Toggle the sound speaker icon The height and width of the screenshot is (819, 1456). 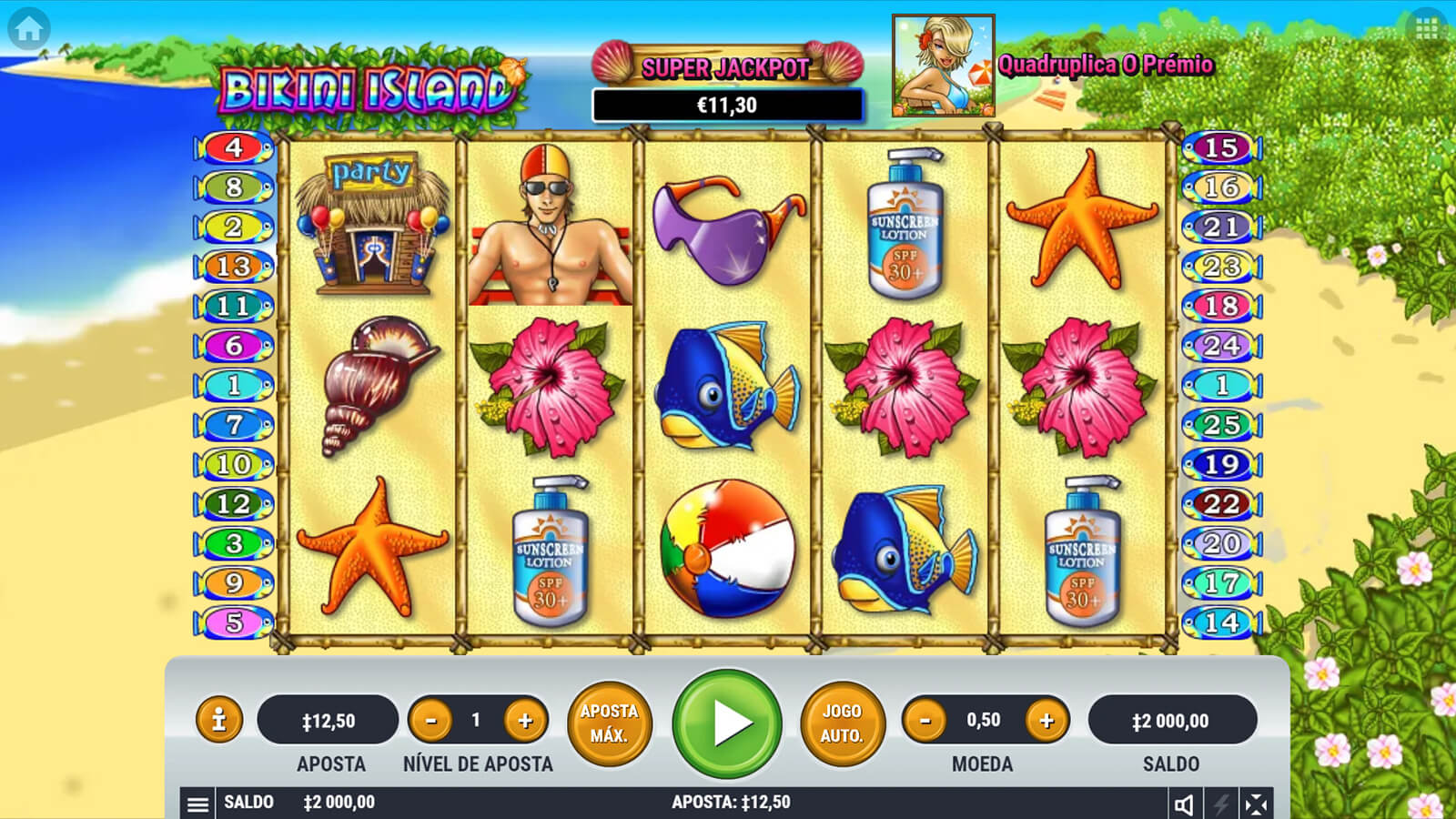click(x=1184, y=804)
